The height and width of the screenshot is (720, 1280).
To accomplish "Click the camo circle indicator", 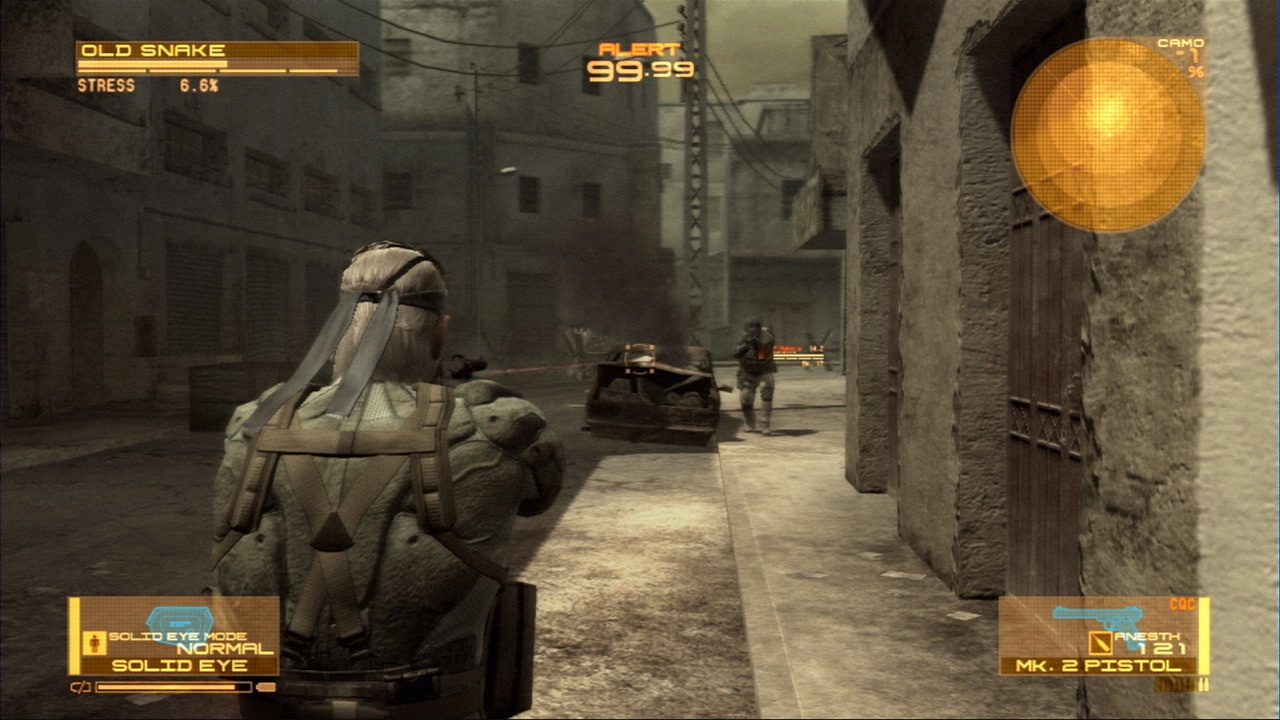I will pos(1107,131).
